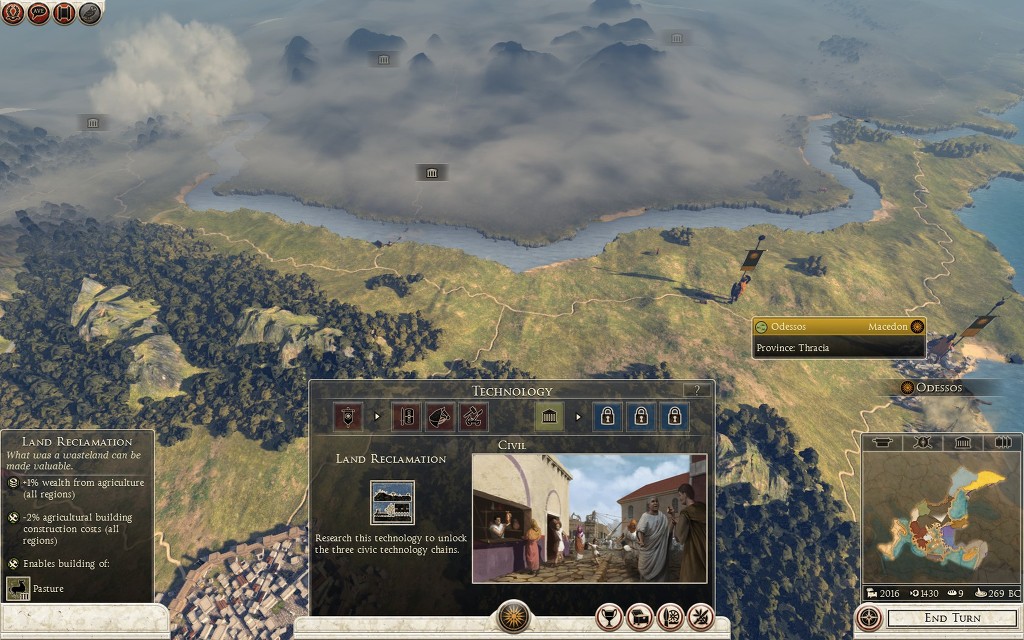Open the horse head technology chain

point(440,416)
